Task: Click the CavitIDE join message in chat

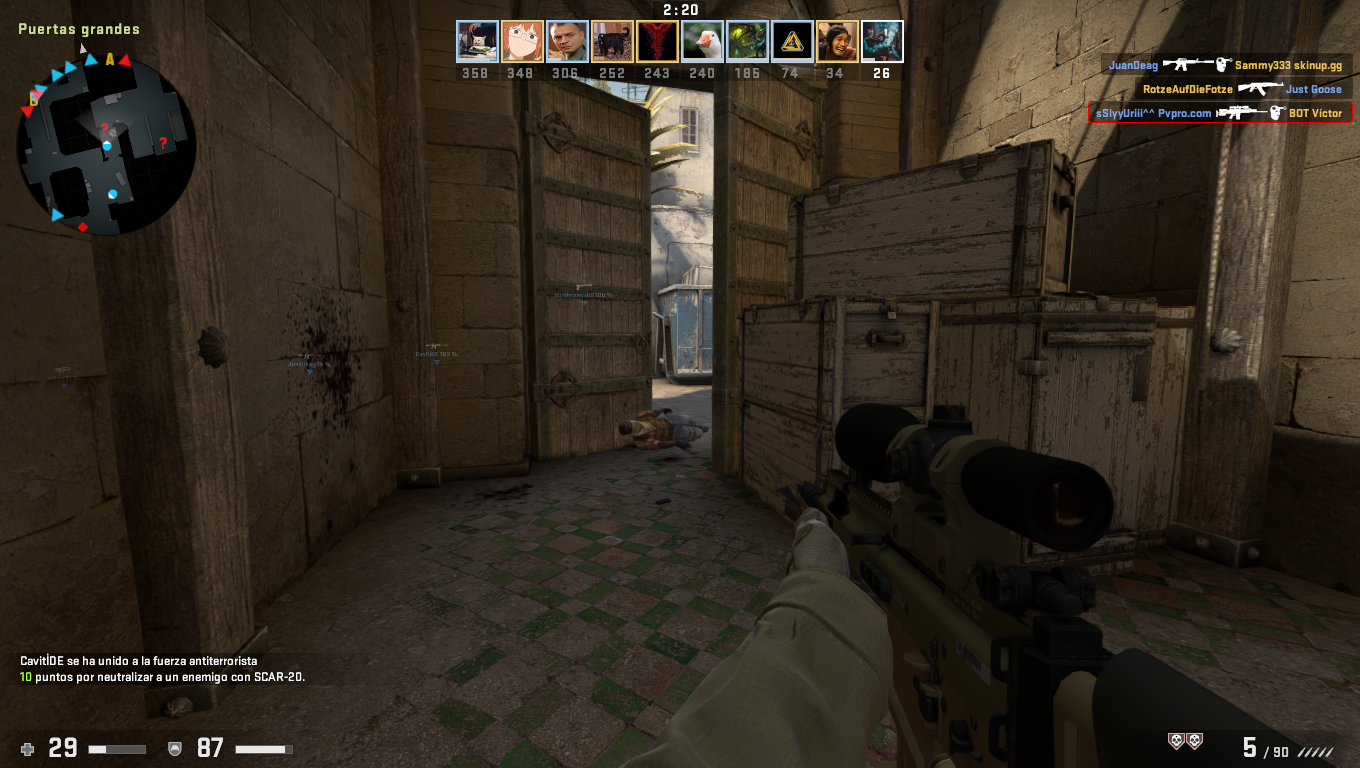Action: 139,661
